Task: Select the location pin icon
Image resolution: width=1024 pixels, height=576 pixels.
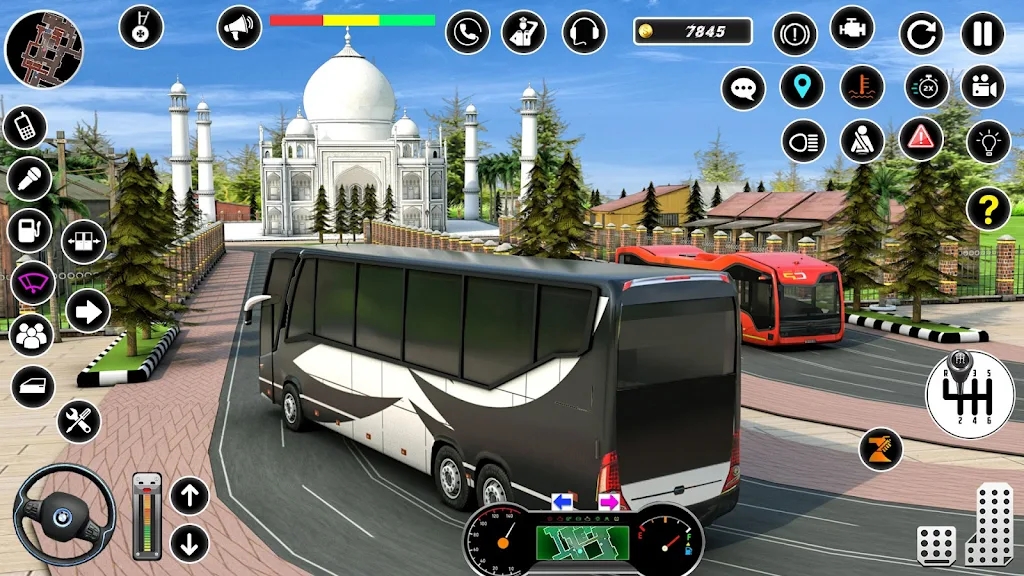Action: [x=800, y=87]
